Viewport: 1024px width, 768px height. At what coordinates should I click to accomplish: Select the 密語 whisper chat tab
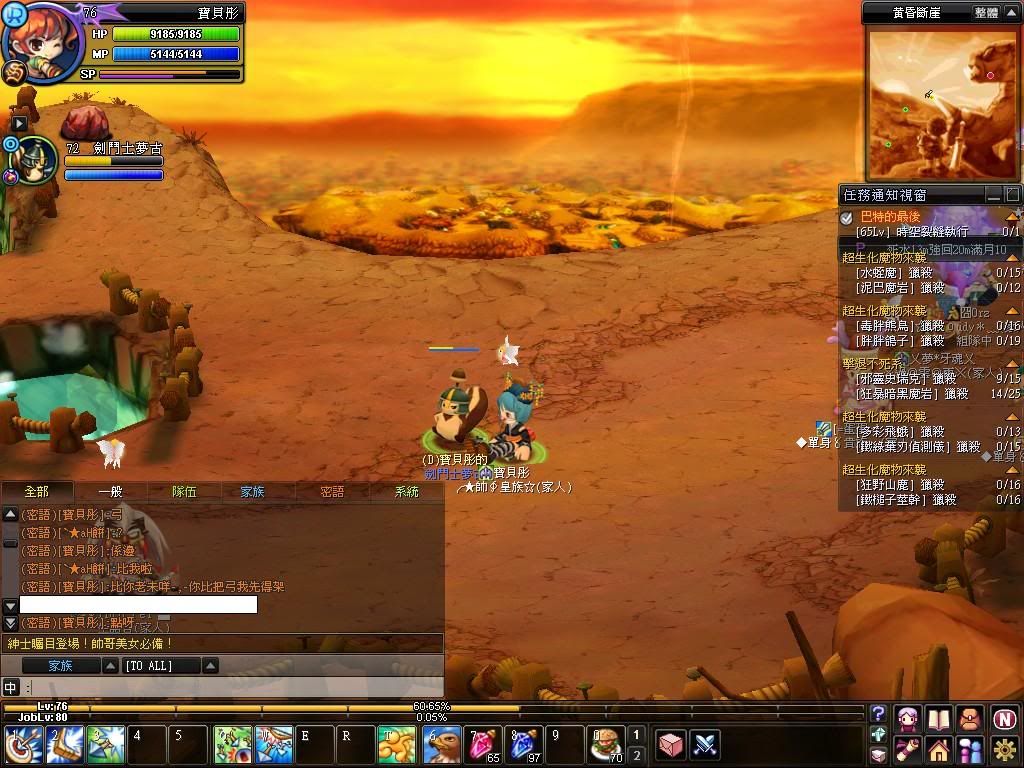point(332,492)
